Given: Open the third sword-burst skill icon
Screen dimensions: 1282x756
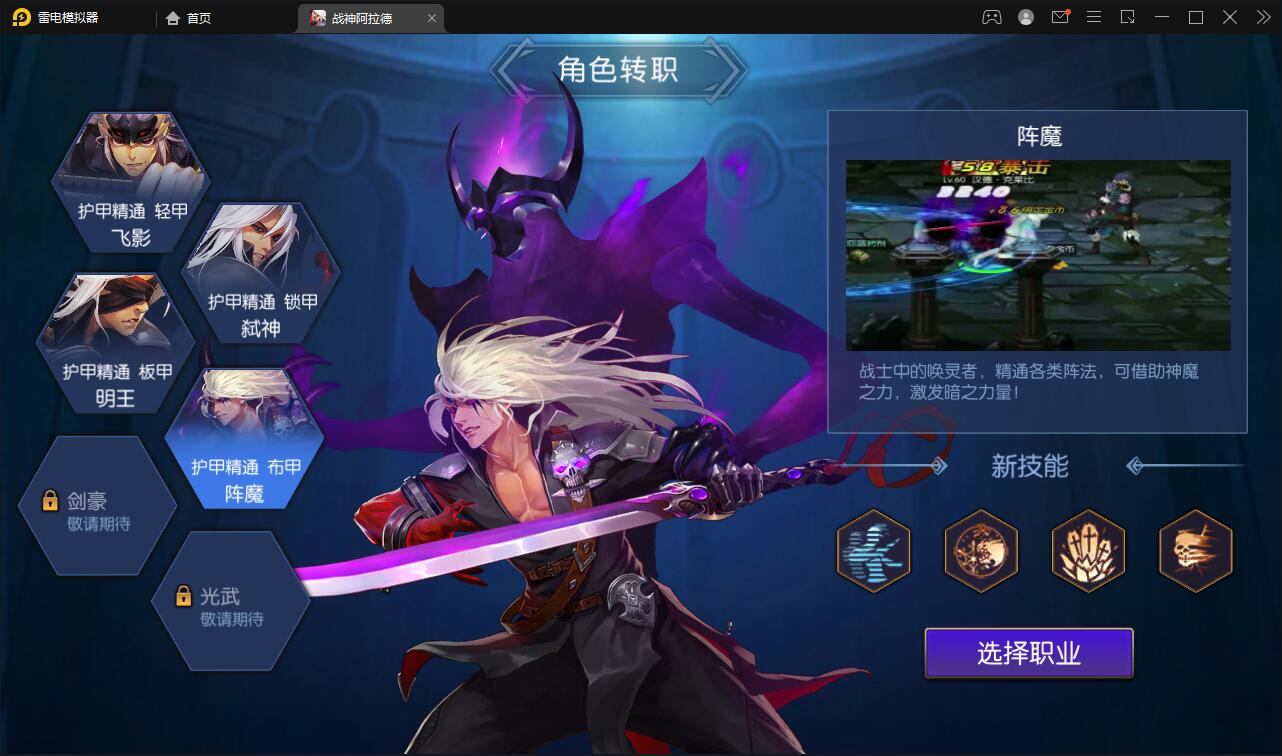Looking at the screenshot, I should [x=1088, y=551].
